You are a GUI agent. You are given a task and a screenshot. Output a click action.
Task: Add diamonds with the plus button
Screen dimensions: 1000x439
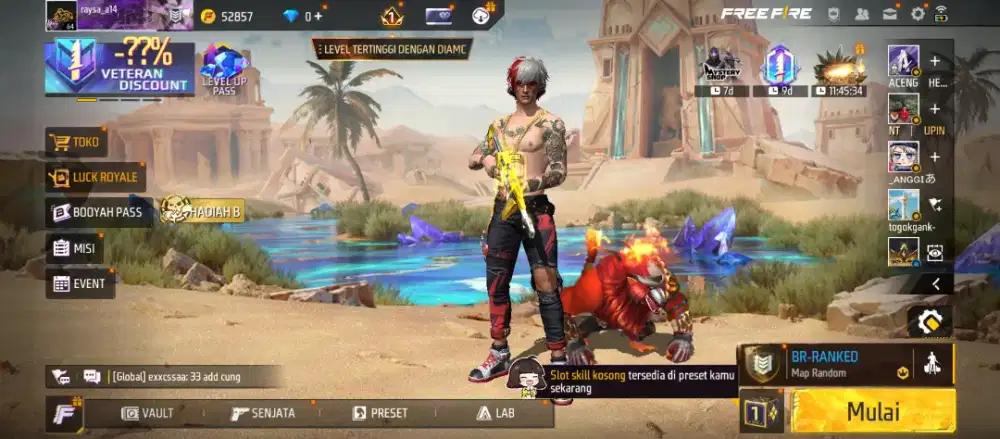(318, 16)
